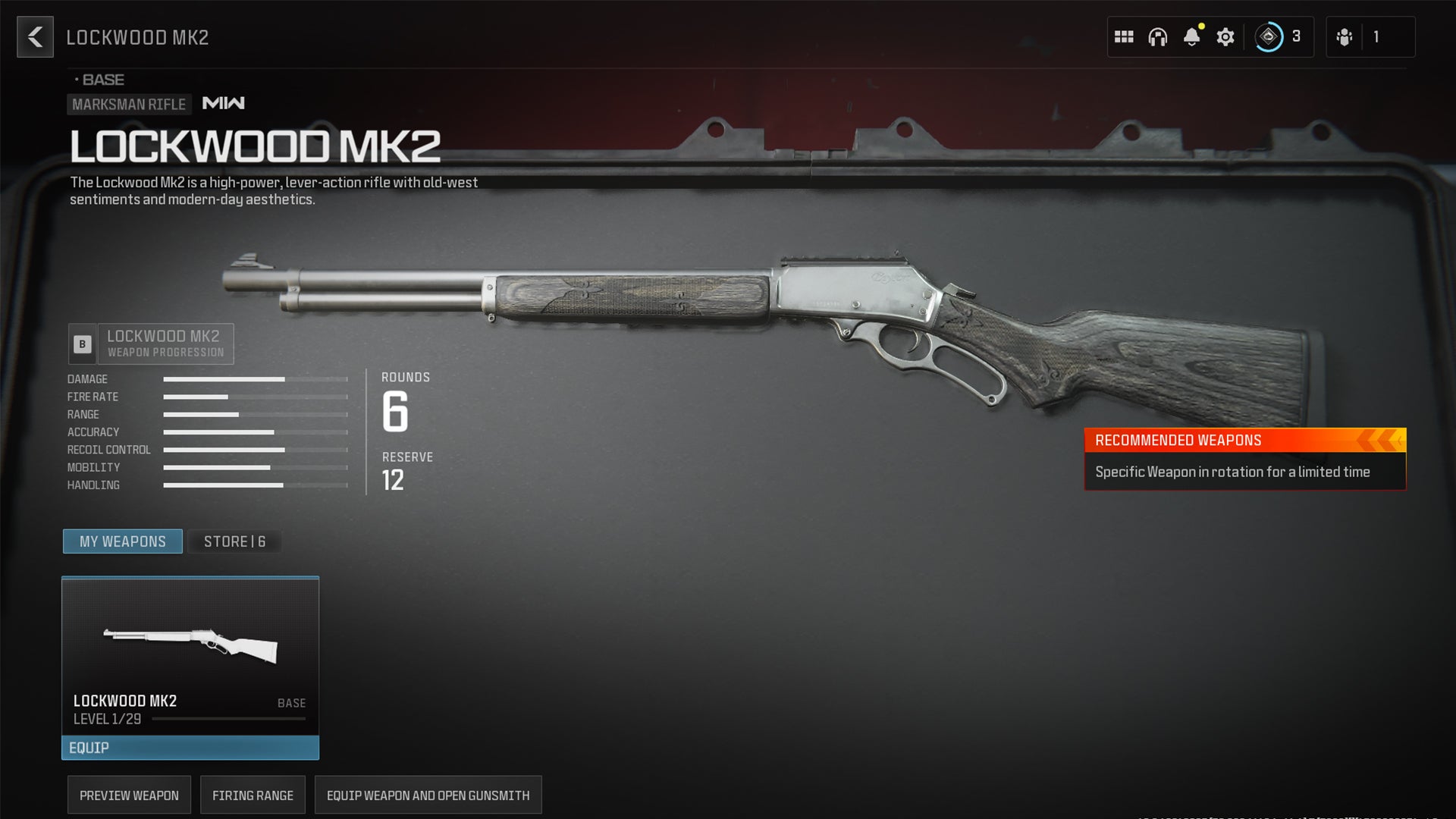This screenshot has width=1456, height=819.
Task: Switch to the MY WEAPONS tab
Action: 122,541
